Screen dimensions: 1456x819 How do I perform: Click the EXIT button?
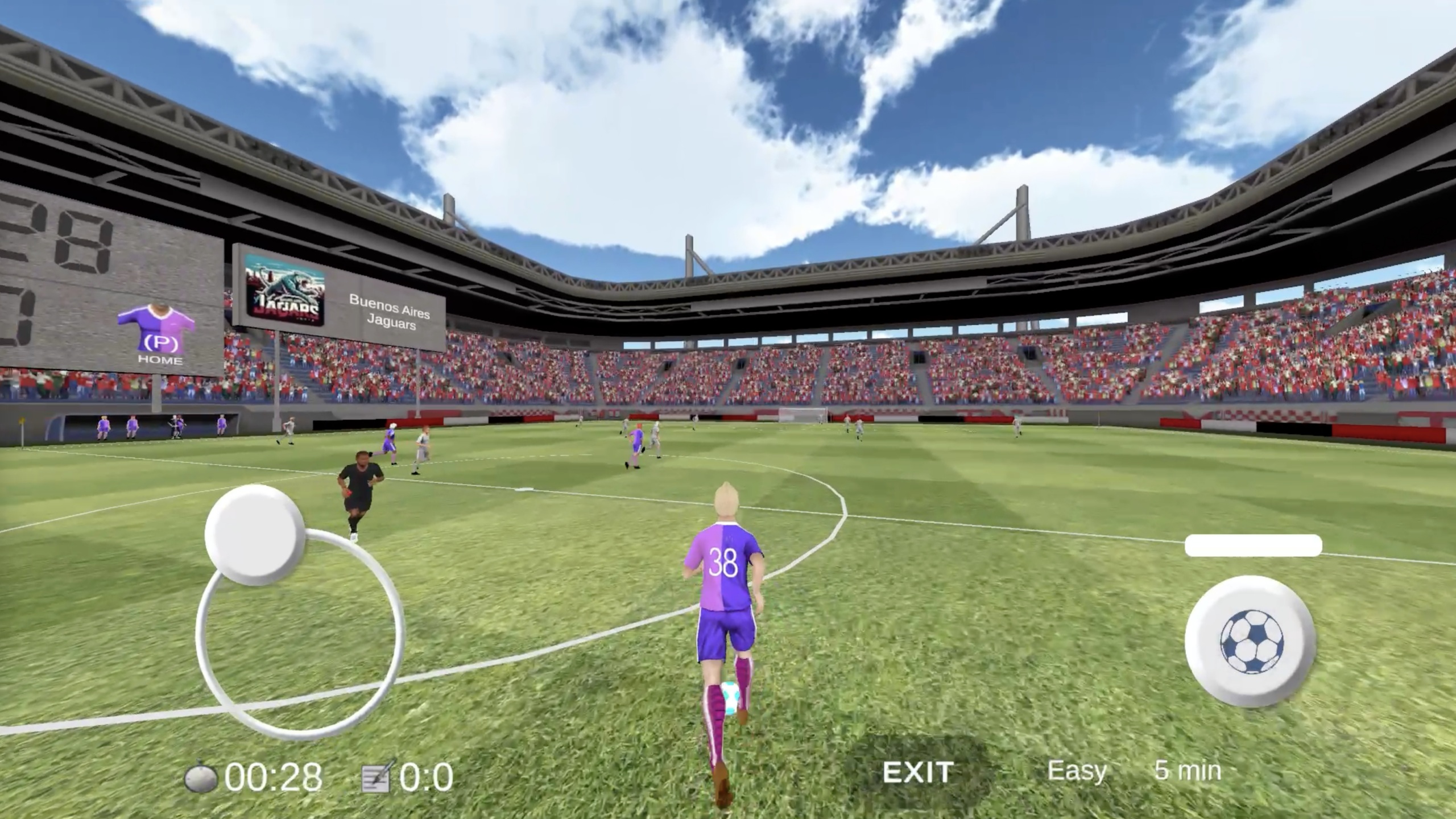pyautogui.click(x=917, y=772)
